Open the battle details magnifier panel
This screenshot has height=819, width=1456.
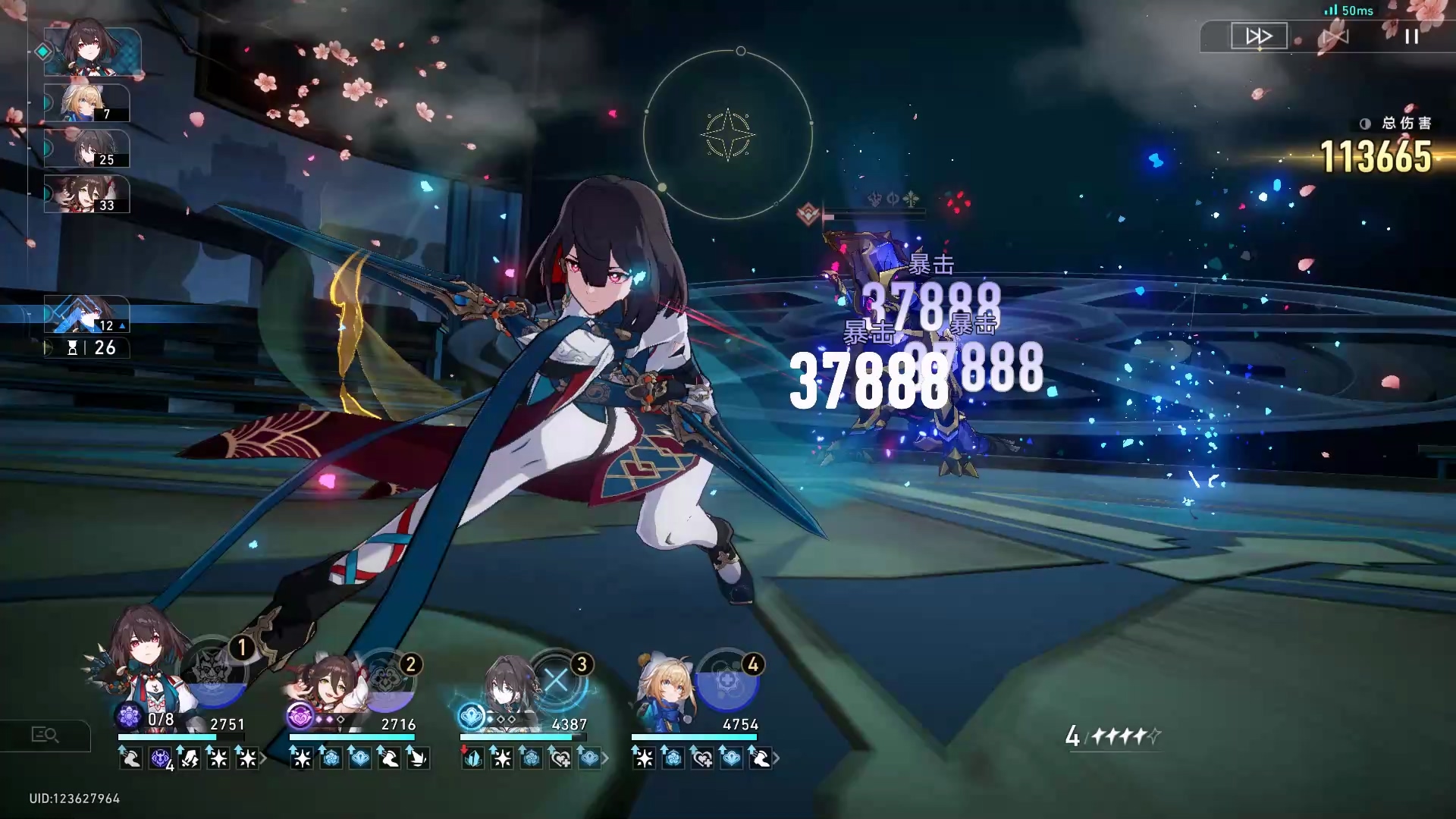[45, 735]
